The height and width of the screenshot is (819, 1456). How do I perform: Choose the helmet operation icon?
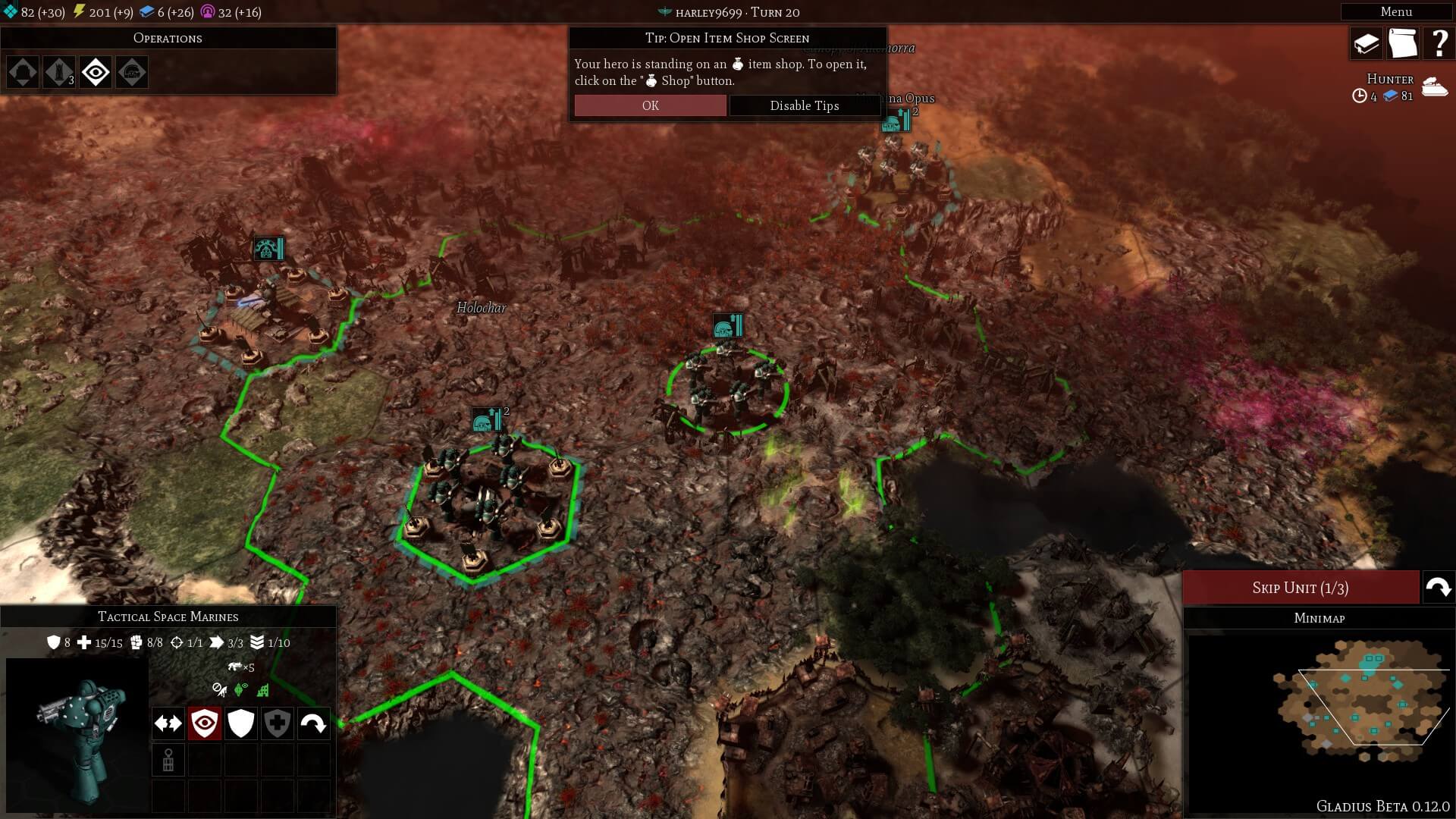pyautogui.click(x=132, y=73)
